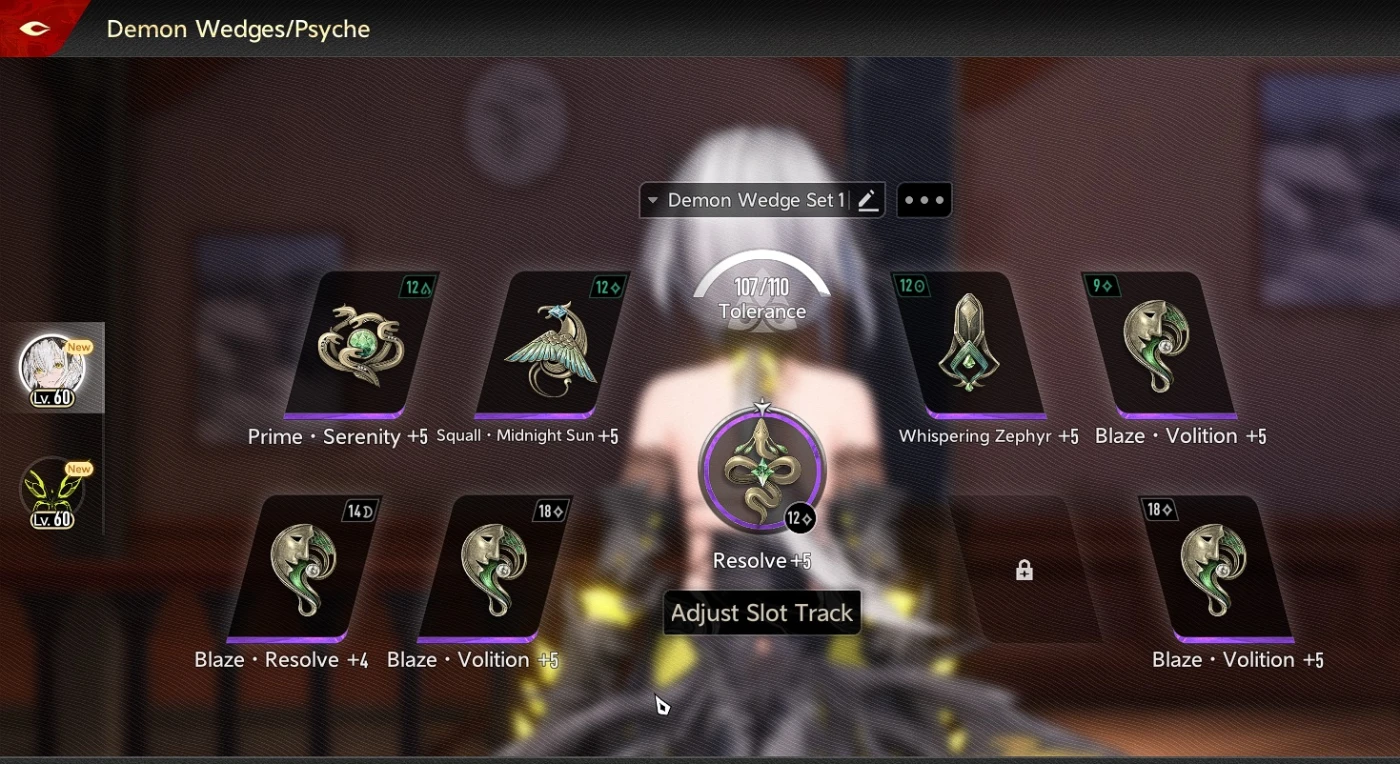This screenshot has width=1400, height=764.
Task: Choose the Whispering Zephyr +5 wedge slot
Action: 968,344
